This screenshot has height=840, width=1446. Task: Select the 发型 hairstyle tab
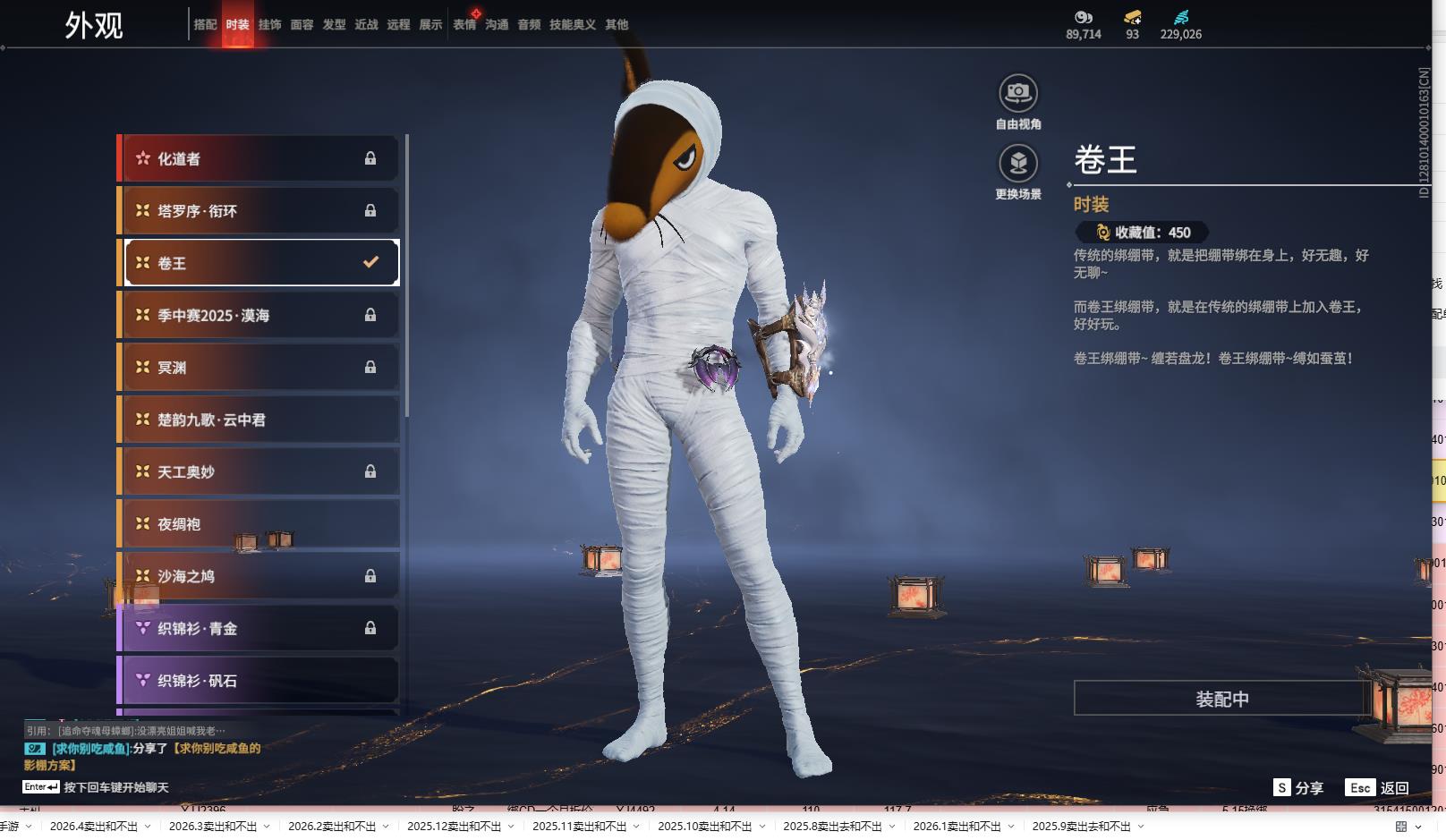pyautogui.click(x=334, y=25)
